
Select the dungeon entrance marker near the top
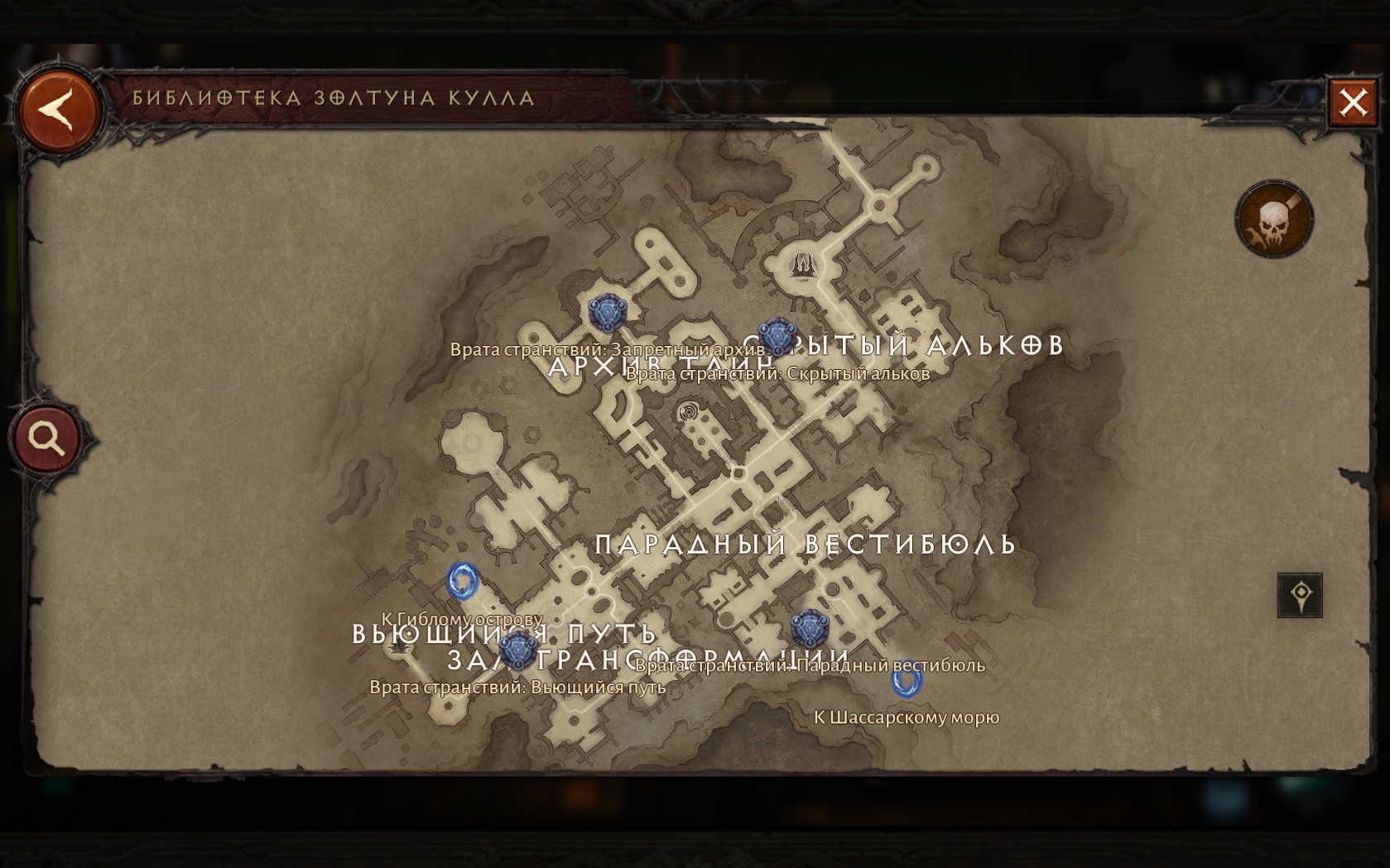point(801,265)
